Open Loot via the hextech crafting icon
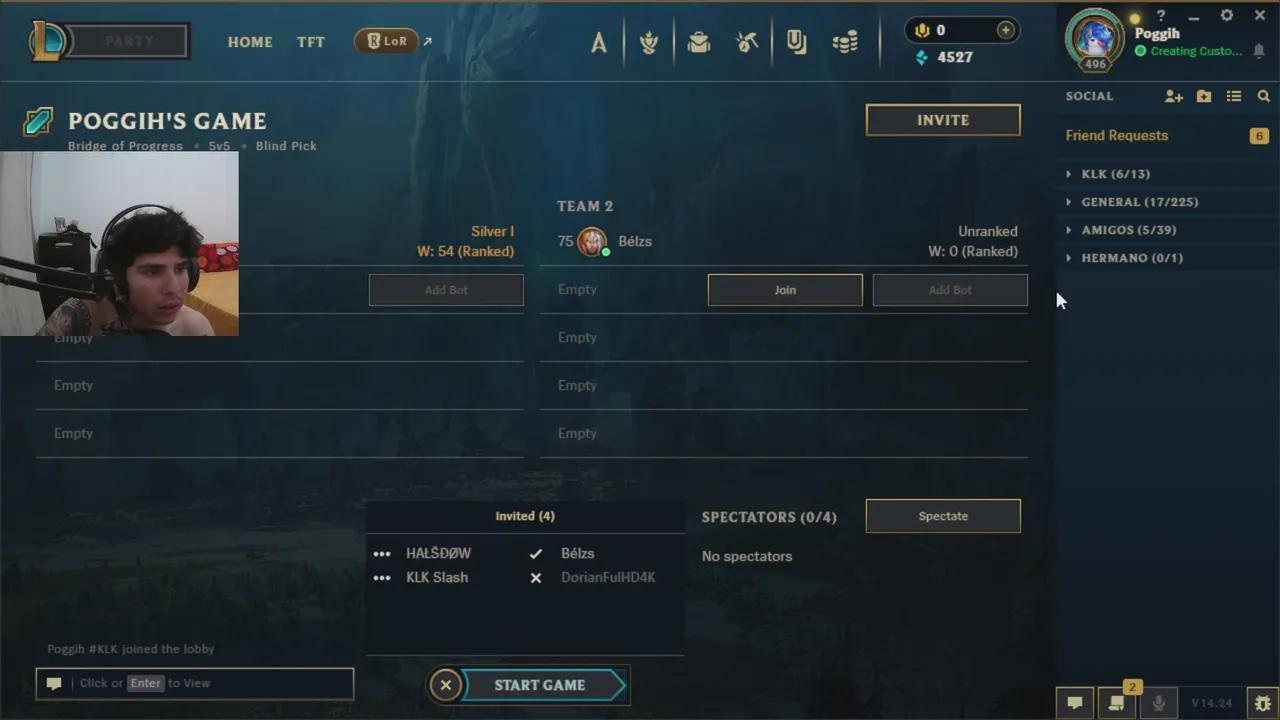The width and height of the screenshot is (1280, 720). (x=746, y=42)
